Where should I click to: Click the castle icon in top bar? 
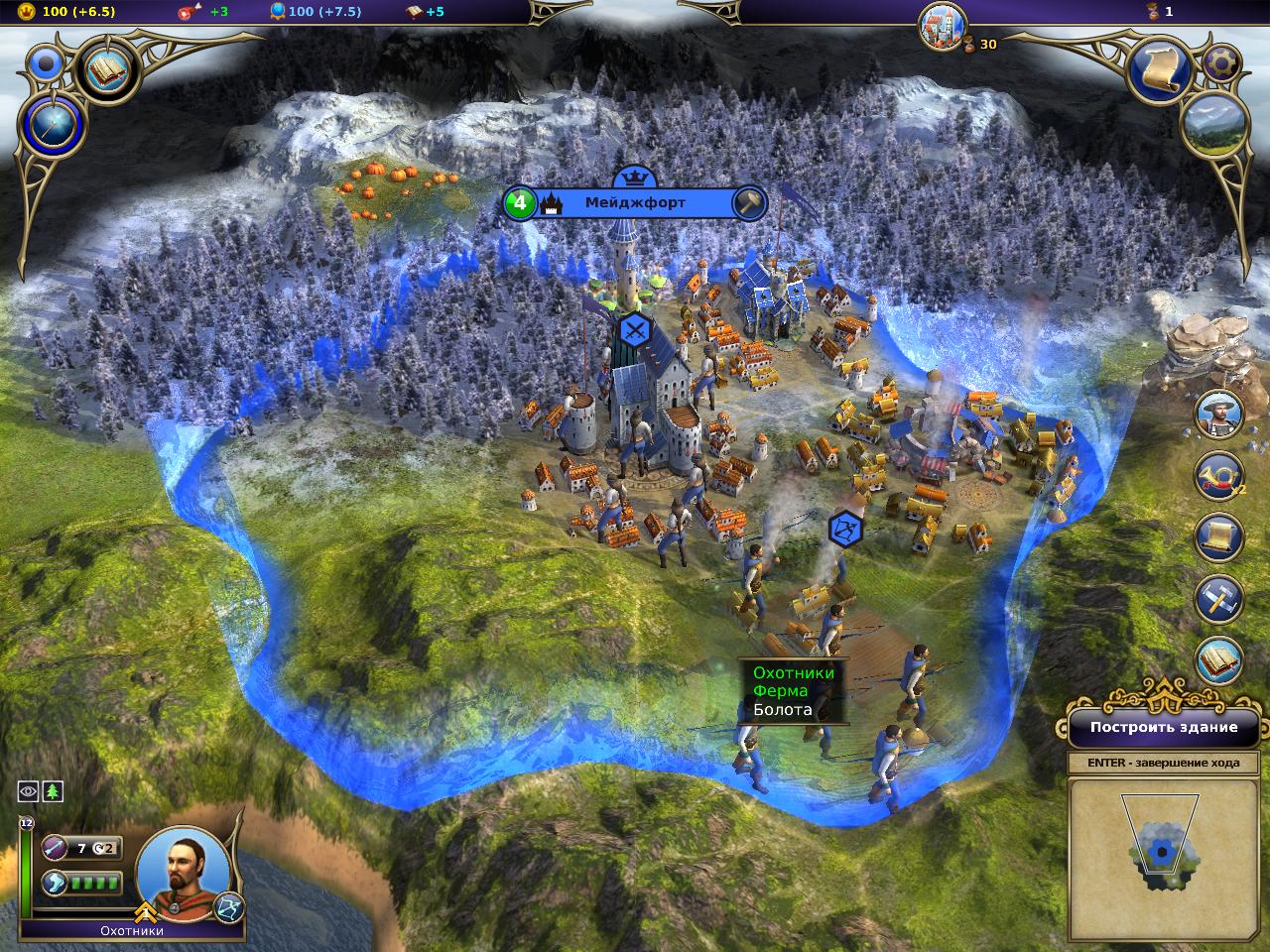pos(943,26)
